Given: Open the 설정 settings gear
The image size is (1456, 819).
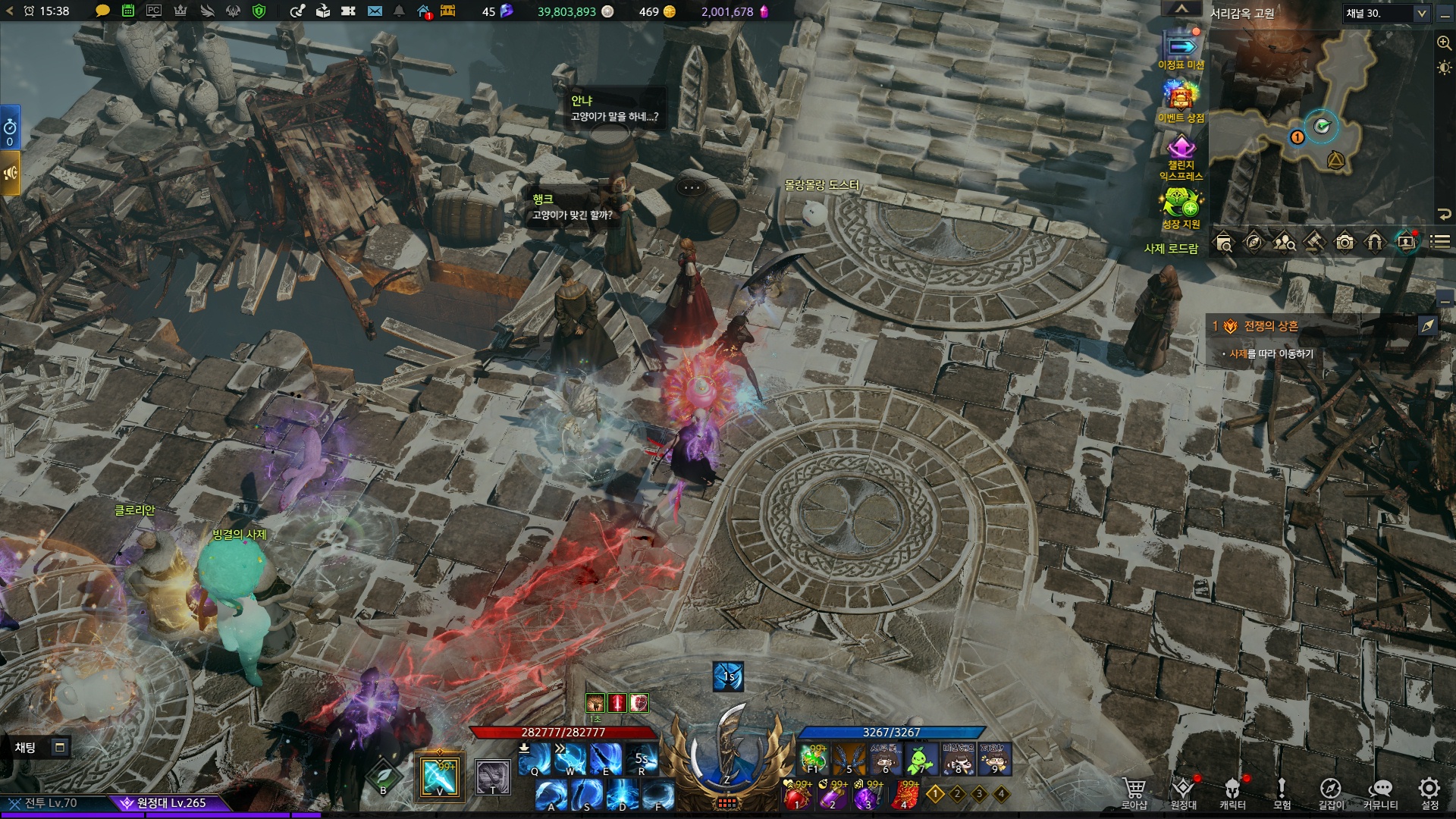Looking at the screenshot, I should click(x=1429, y=793).
